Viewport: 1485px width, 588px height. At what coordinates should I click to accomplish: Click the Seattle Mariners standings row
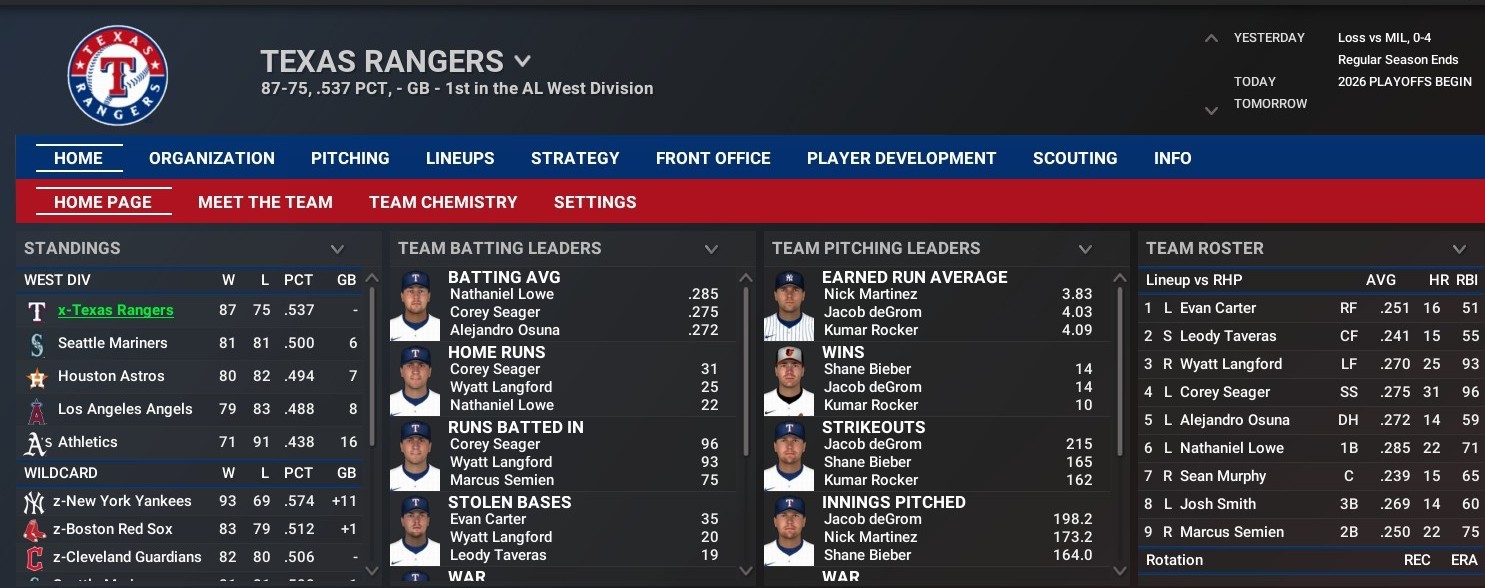pyautogui.click(x=113, y=343)
